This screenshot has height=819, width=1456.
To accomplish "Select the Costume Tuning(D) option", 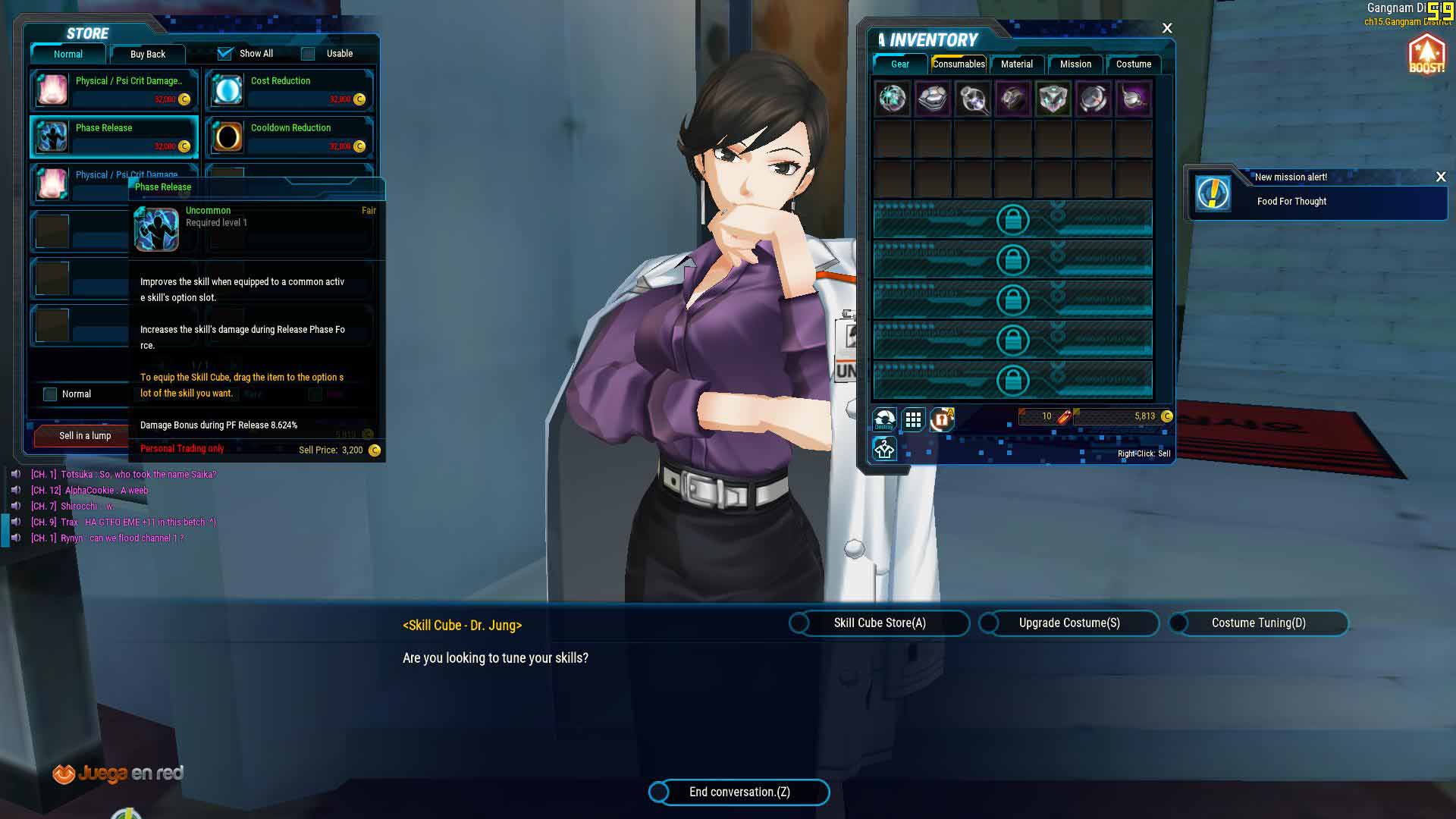I will 1258,623.
